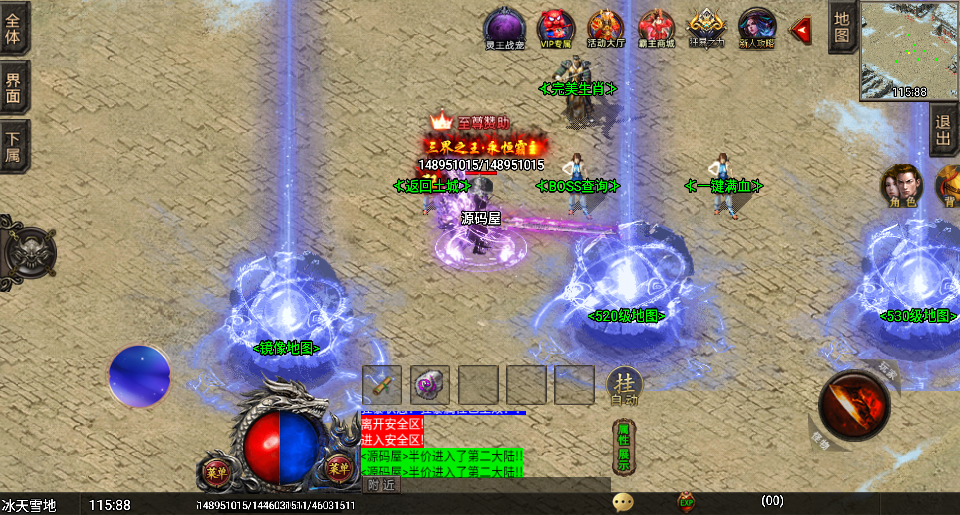Open the 灵王战宠 pet menu
Image resolution: width=960 pixels, height=515 pixels.
click(x=505, y=27)
